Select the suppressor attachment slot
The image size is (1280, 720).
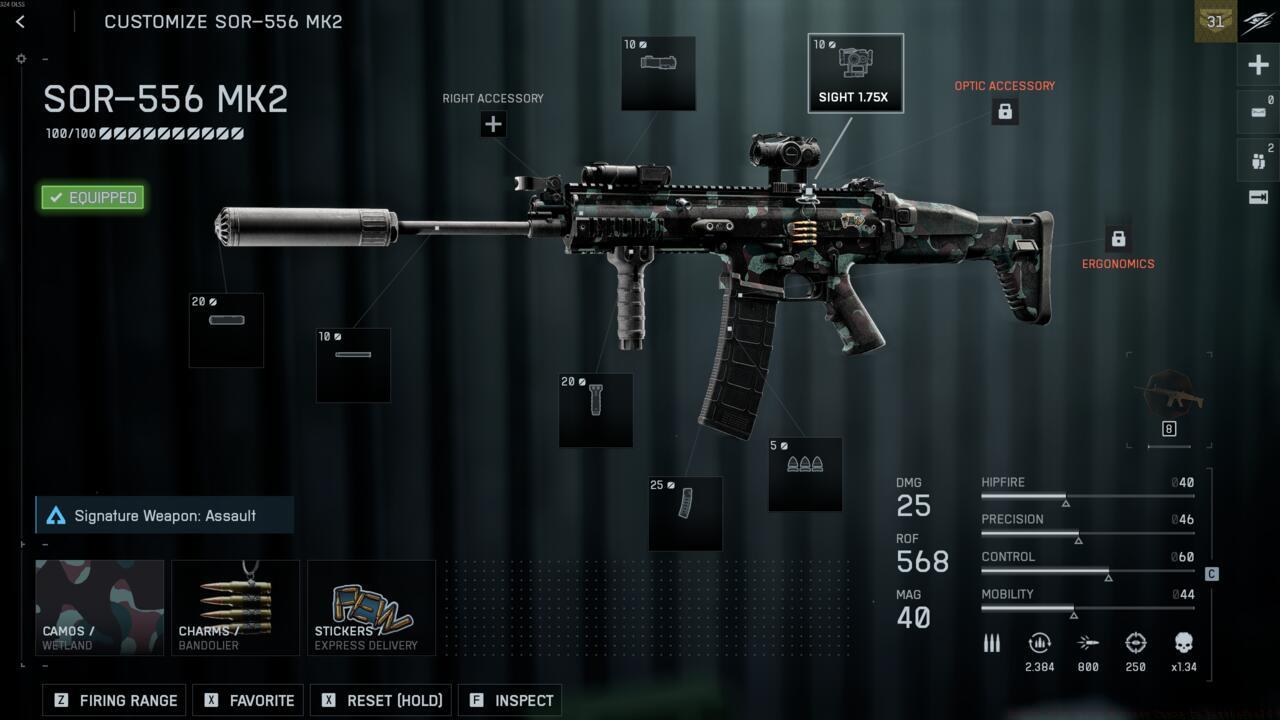click(x=226, y=330)
